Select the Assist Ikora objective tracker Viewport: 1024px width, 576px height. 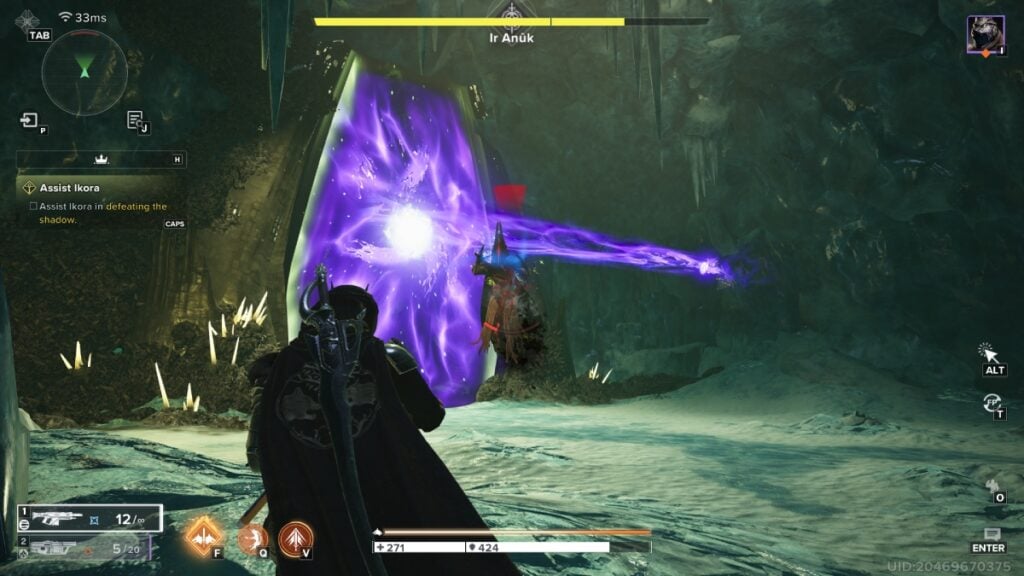[70, 187]
